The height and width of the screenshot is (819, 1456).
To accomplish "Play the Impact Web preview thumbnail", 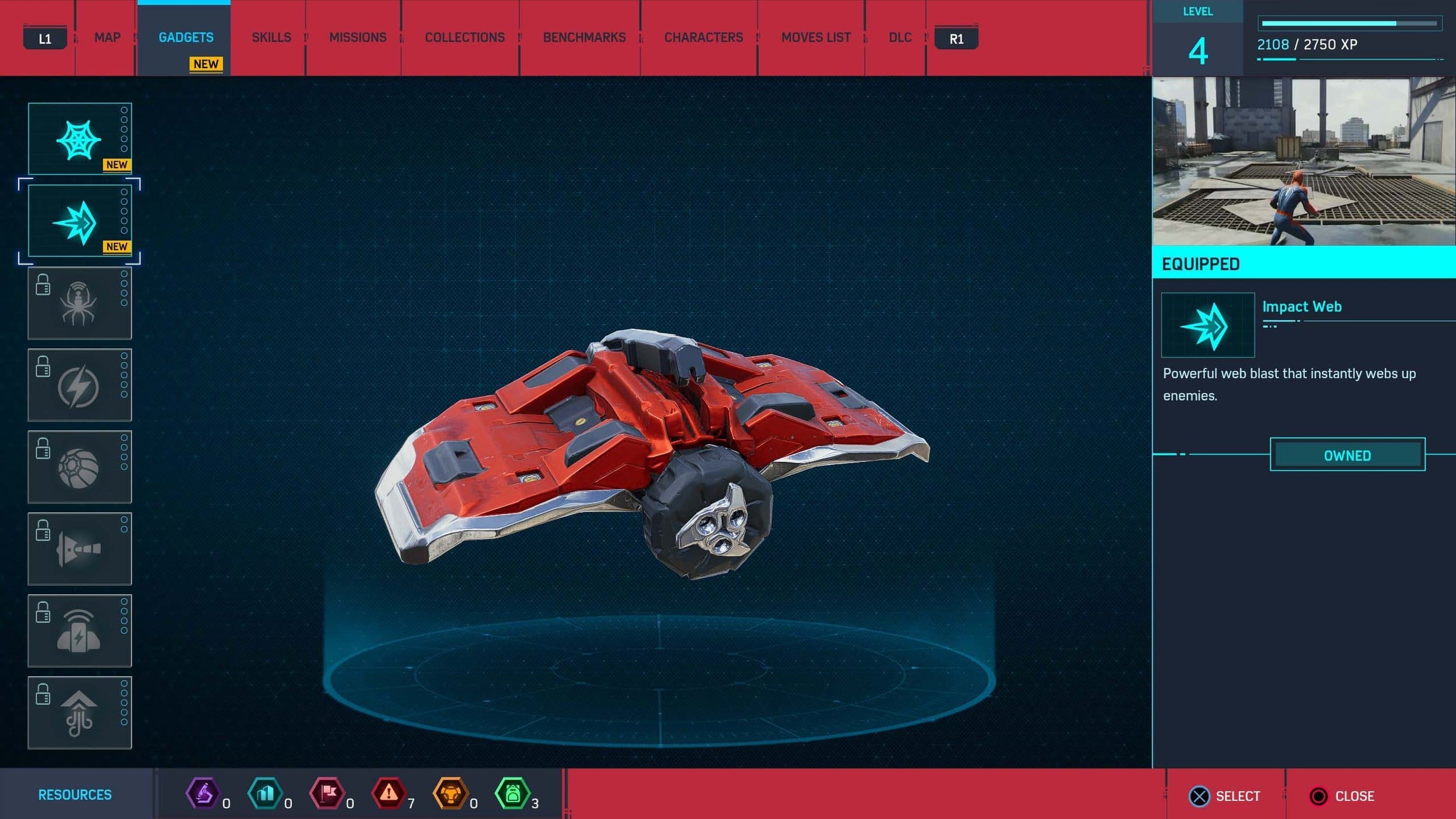I will click(1303, 161).
